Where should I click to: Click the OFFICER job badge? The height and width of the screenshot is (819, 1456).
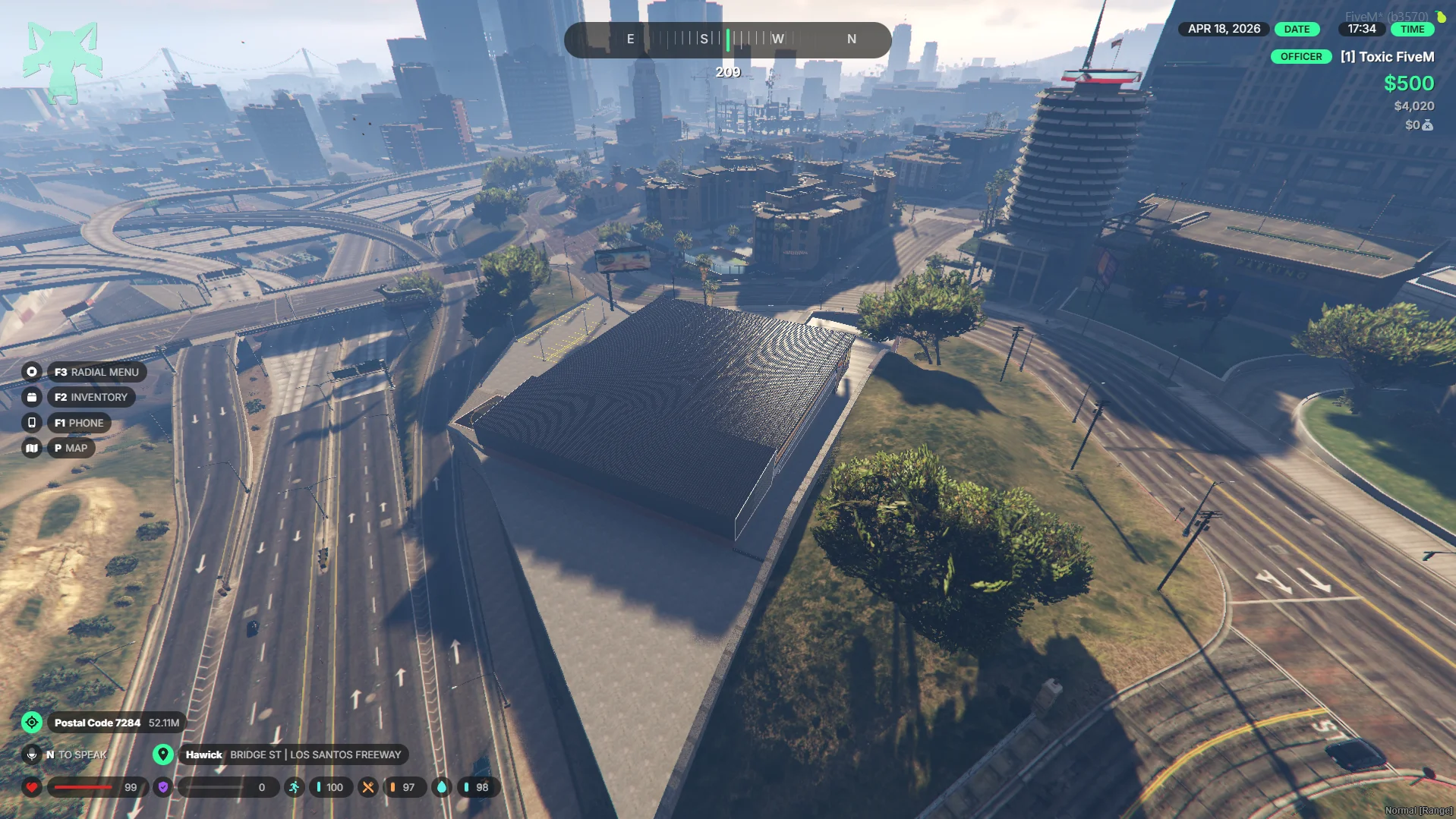1301,57
